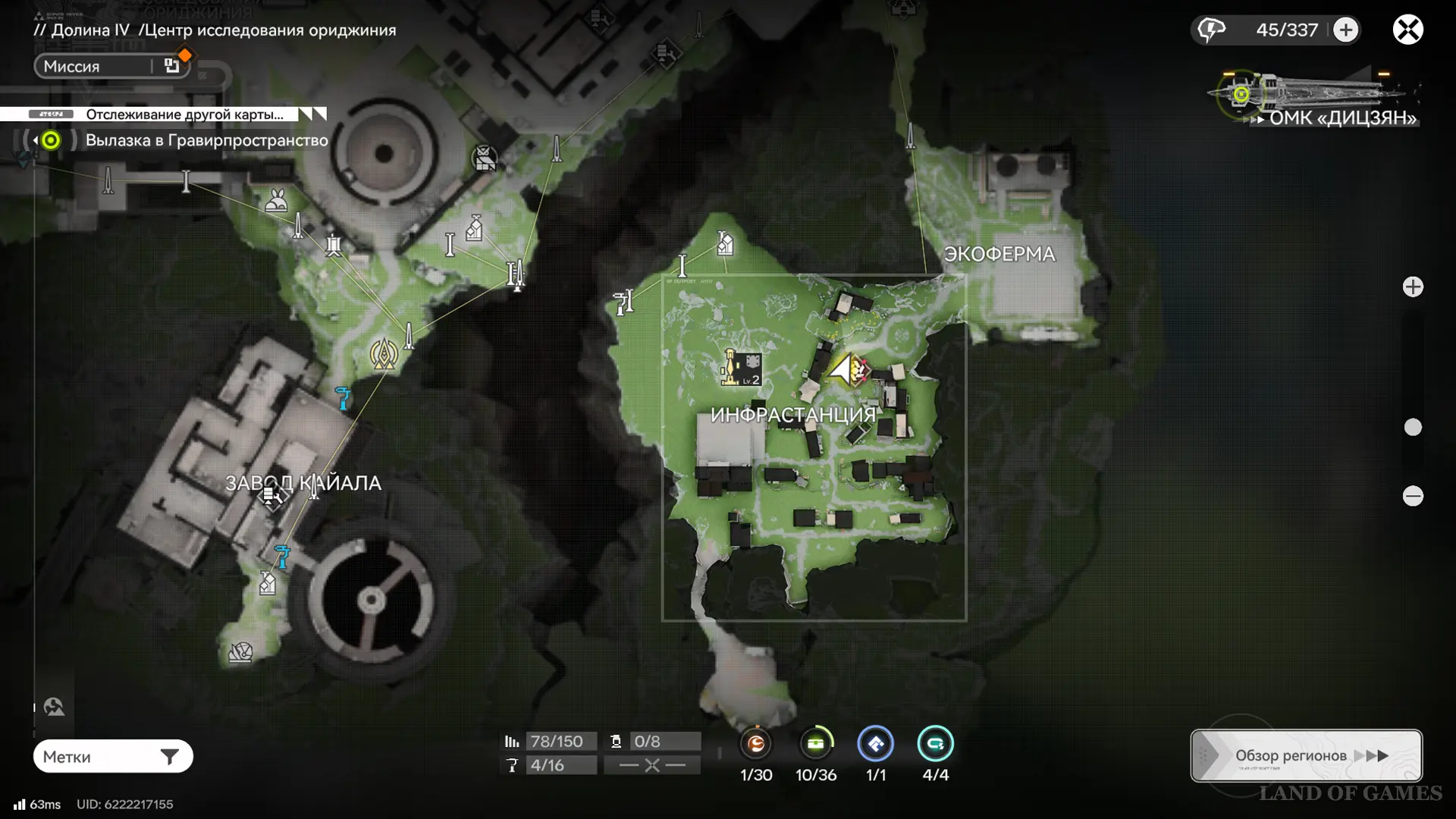Open Обзор регионов region overview
Image resolution: width=1456 pixels, height=819 pixels.
coord(1306,755)
